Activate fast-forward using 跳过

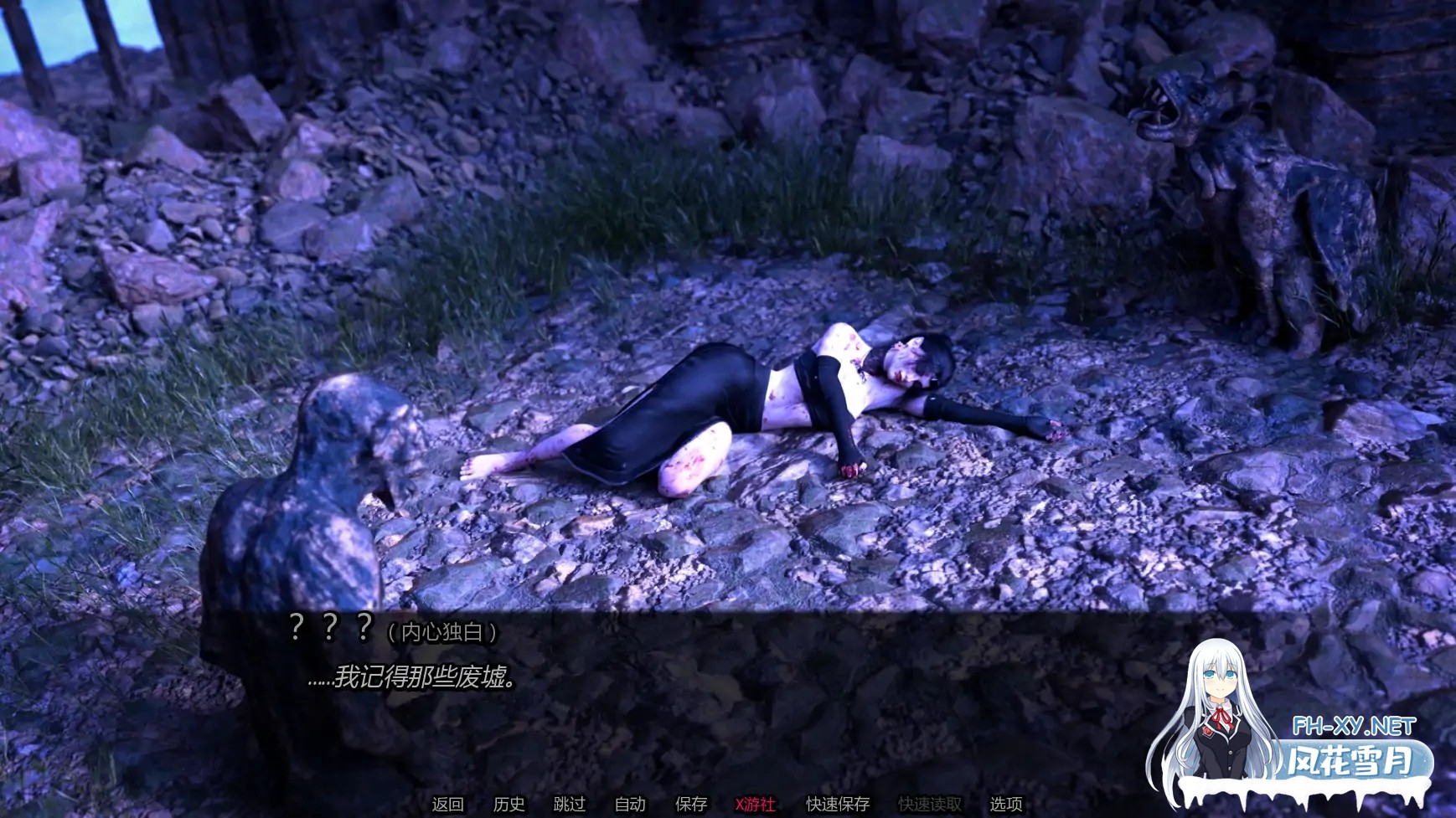571,804
